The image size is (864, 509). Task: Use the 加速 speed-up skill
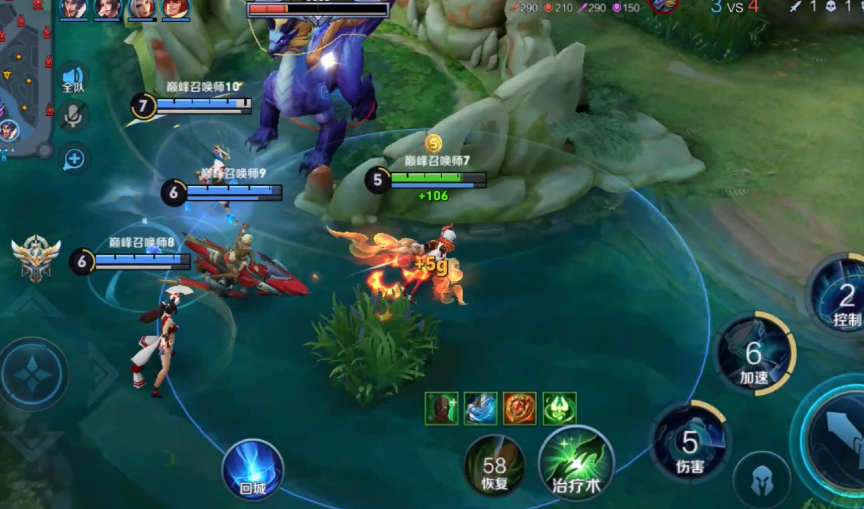(x=754, y=354)
